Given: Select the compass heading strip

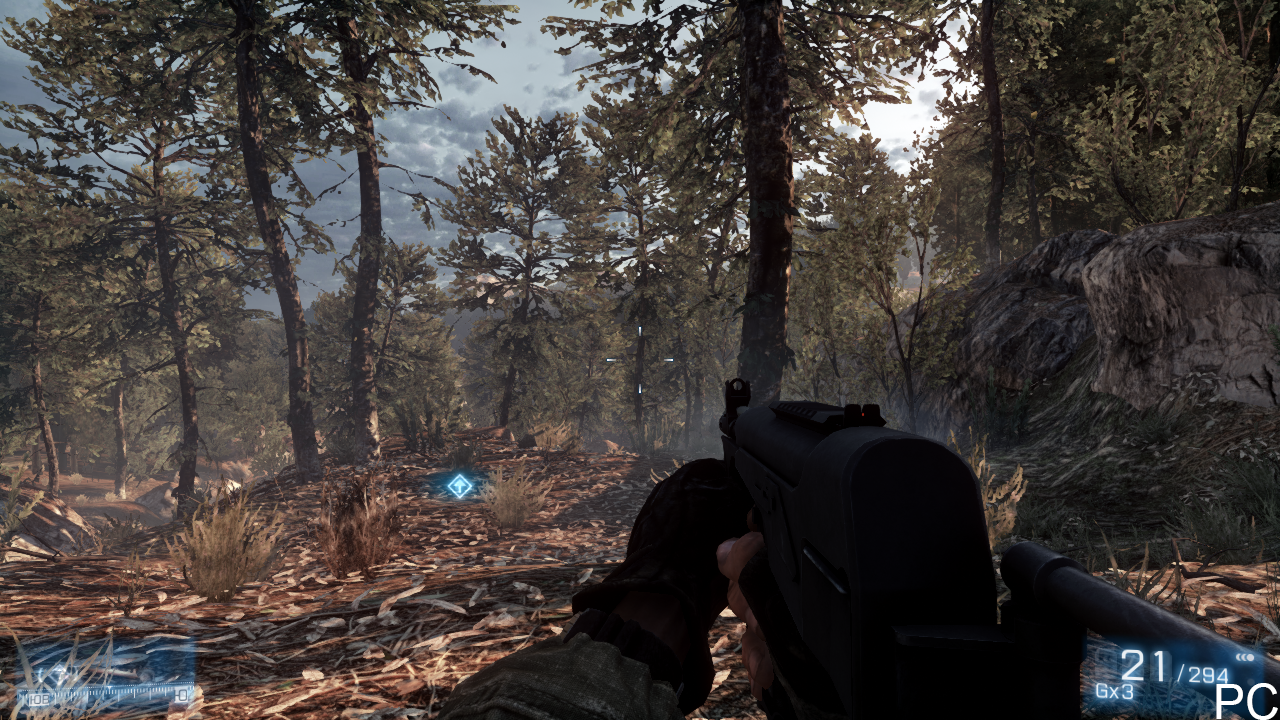Looking at the screenshot, I should click(107, 694).
